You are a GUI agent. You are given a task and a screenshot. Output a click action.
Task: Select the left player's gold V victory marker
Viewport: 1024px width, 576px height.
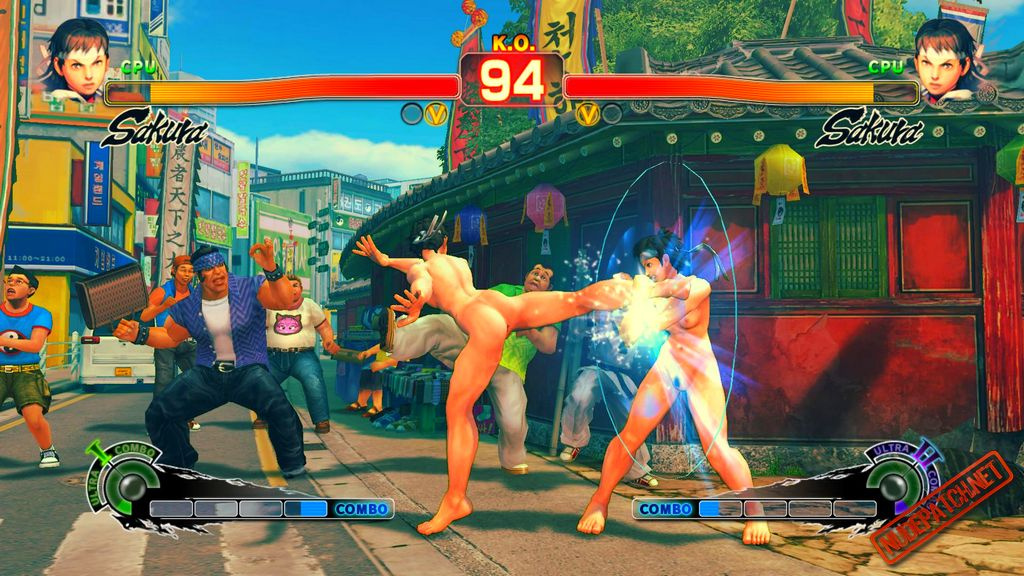[435, 114]
